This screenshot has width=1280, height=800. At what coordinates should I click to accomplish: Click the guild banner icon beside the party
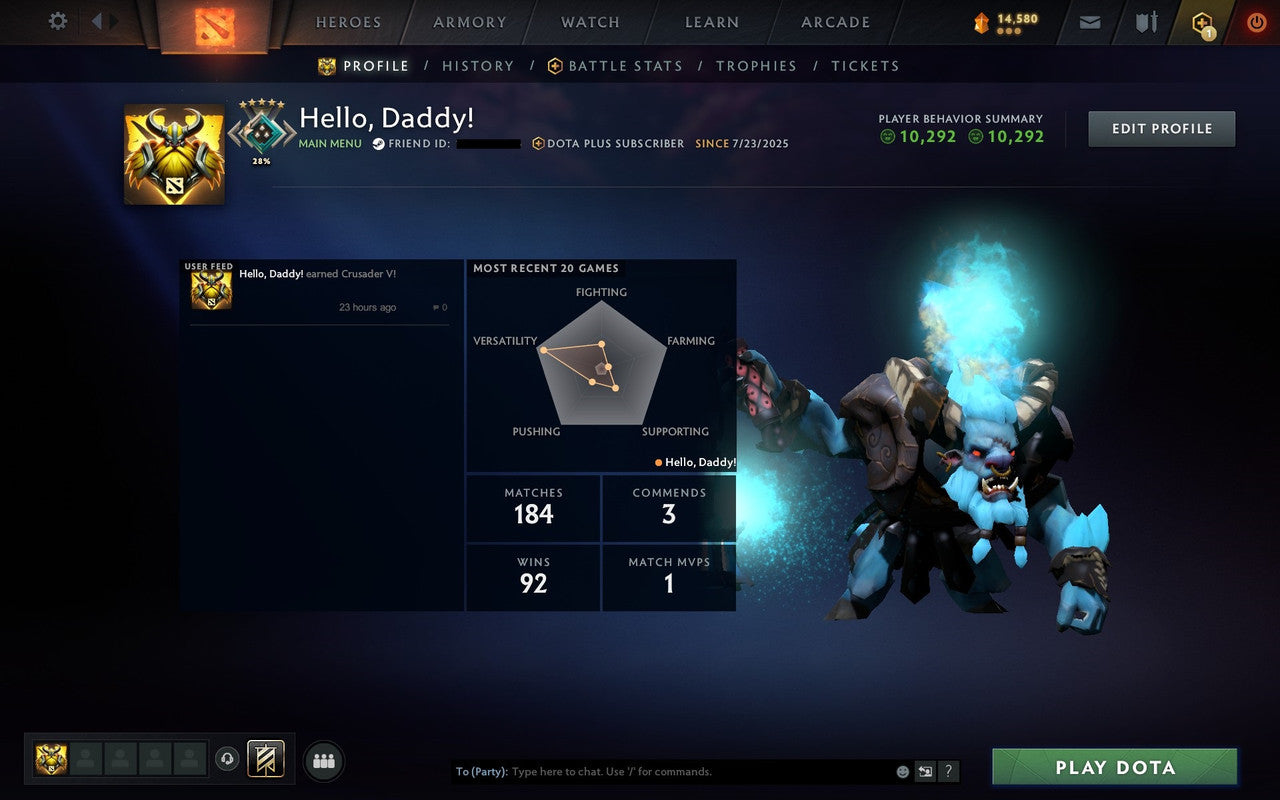click(265, 758)
